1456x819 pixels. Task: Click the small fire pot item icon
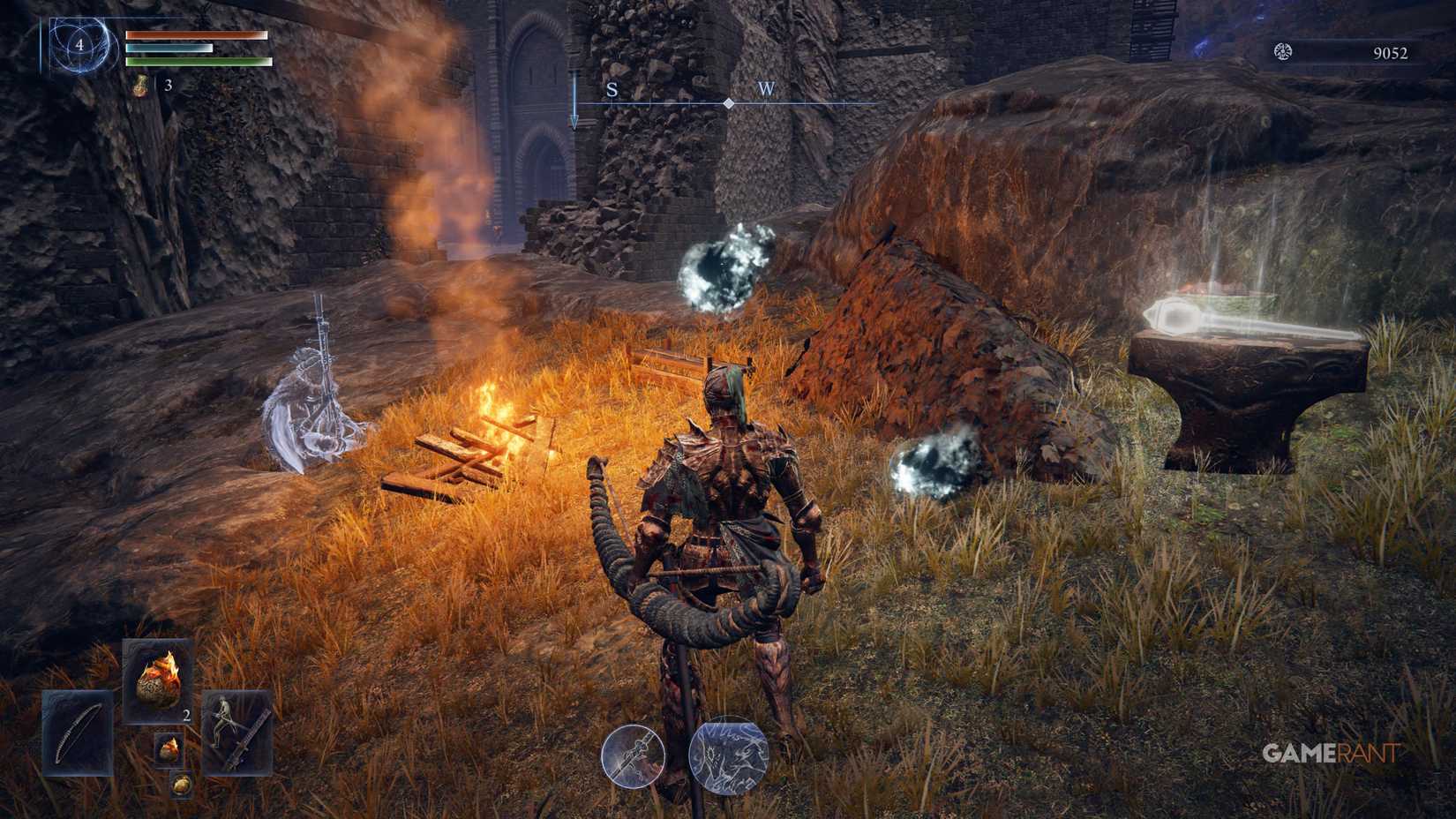coord(169,748)
